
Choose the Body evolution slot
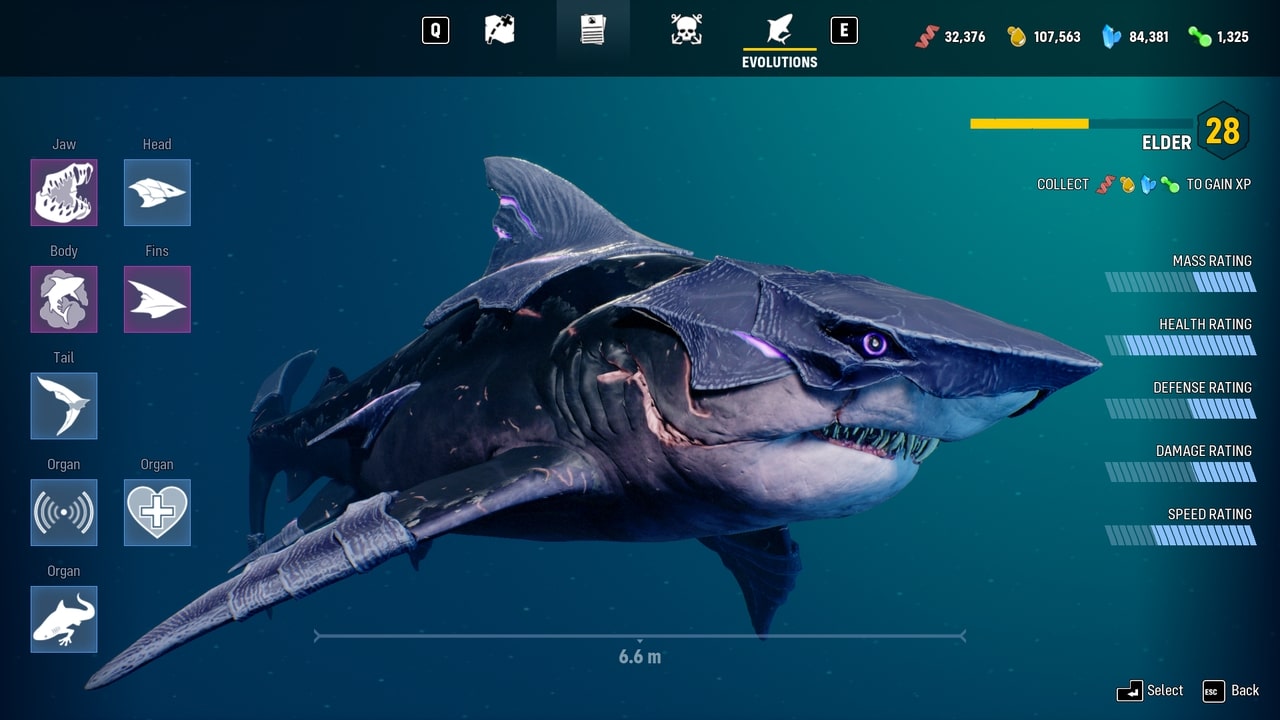64,299
